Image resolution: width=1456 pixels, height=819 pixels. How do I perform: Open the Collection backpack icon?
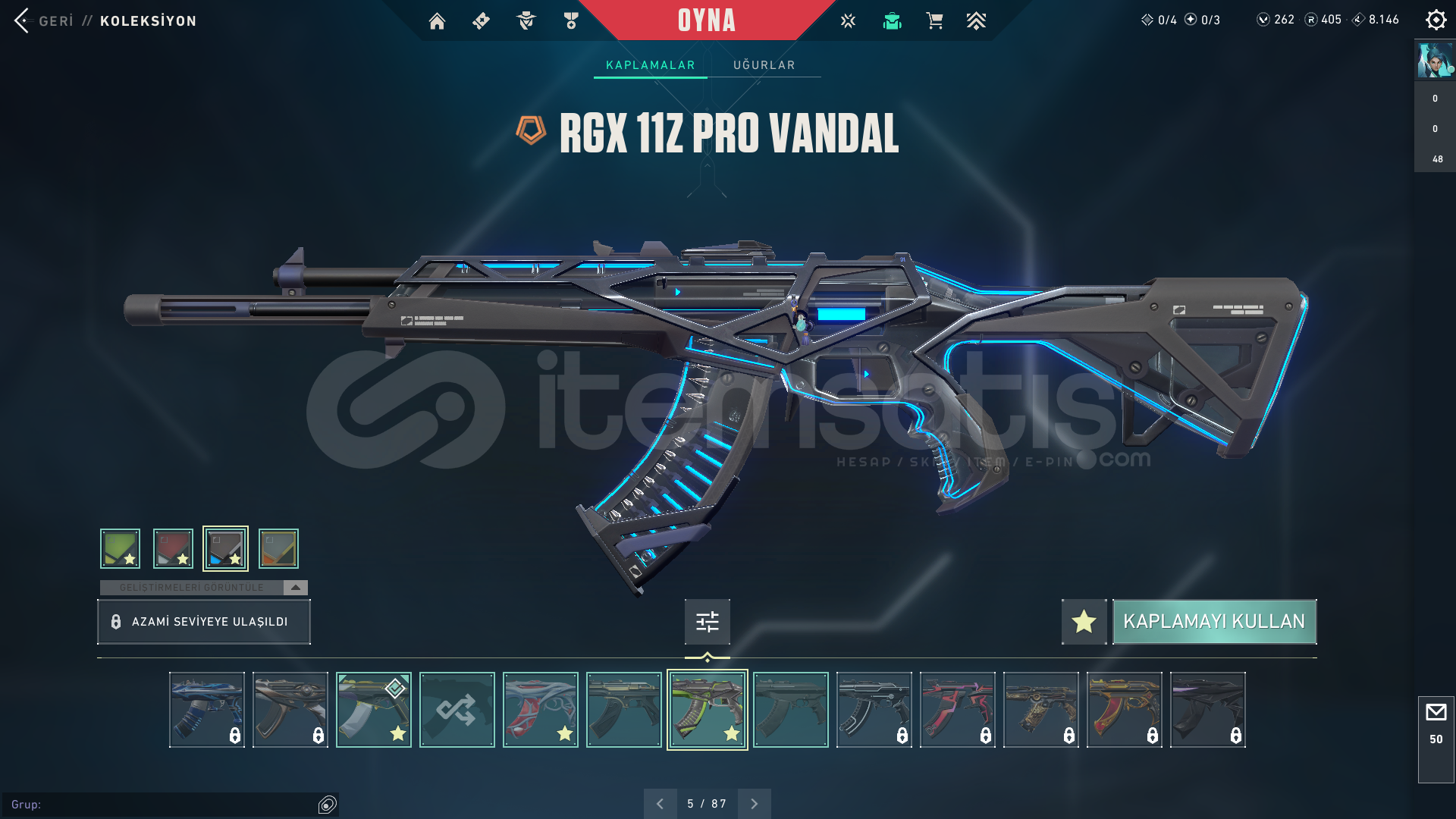pyautogui.click(x=892, y=20)
